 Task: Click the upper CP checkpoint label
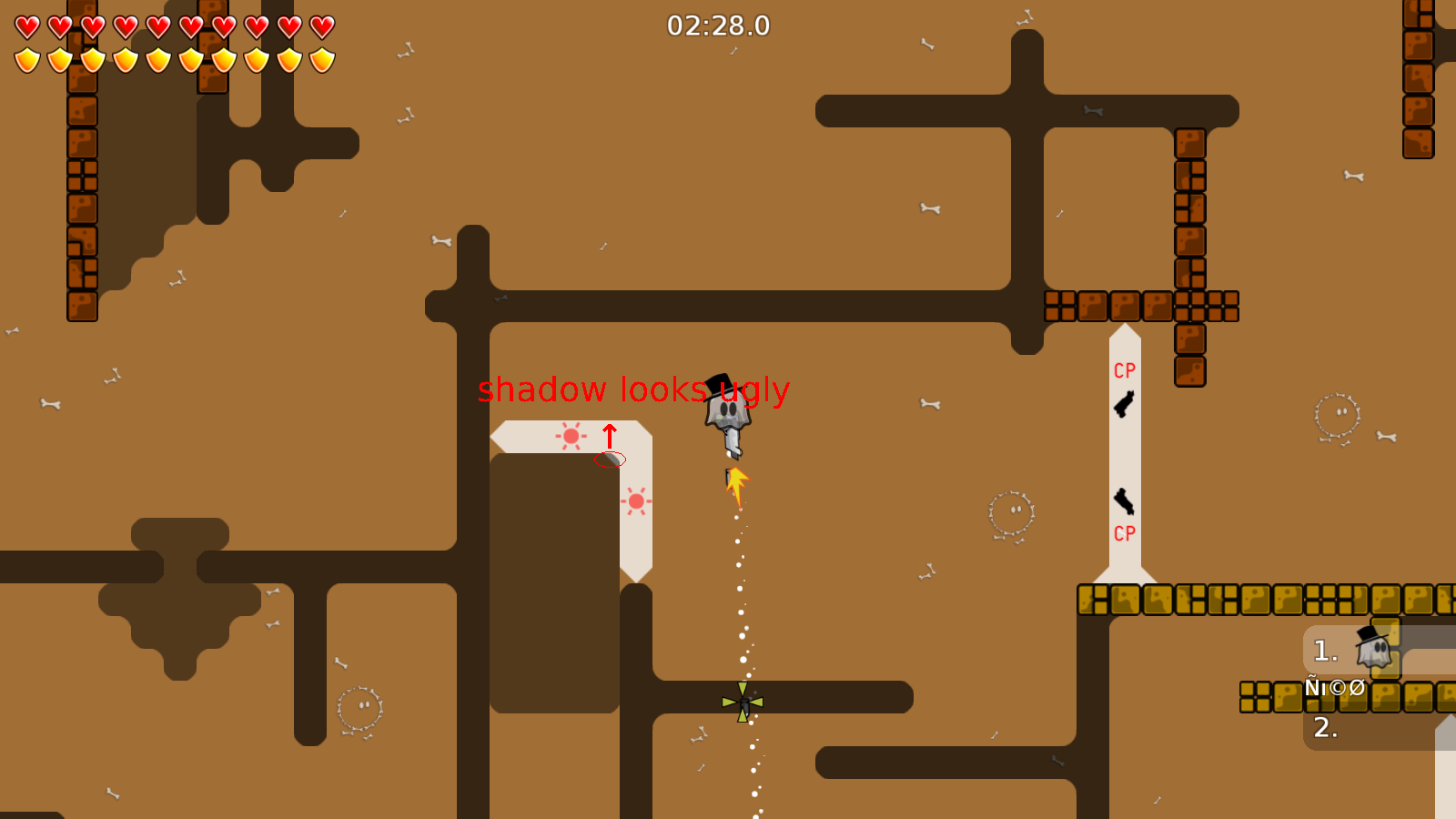(x=1124, y=370)
